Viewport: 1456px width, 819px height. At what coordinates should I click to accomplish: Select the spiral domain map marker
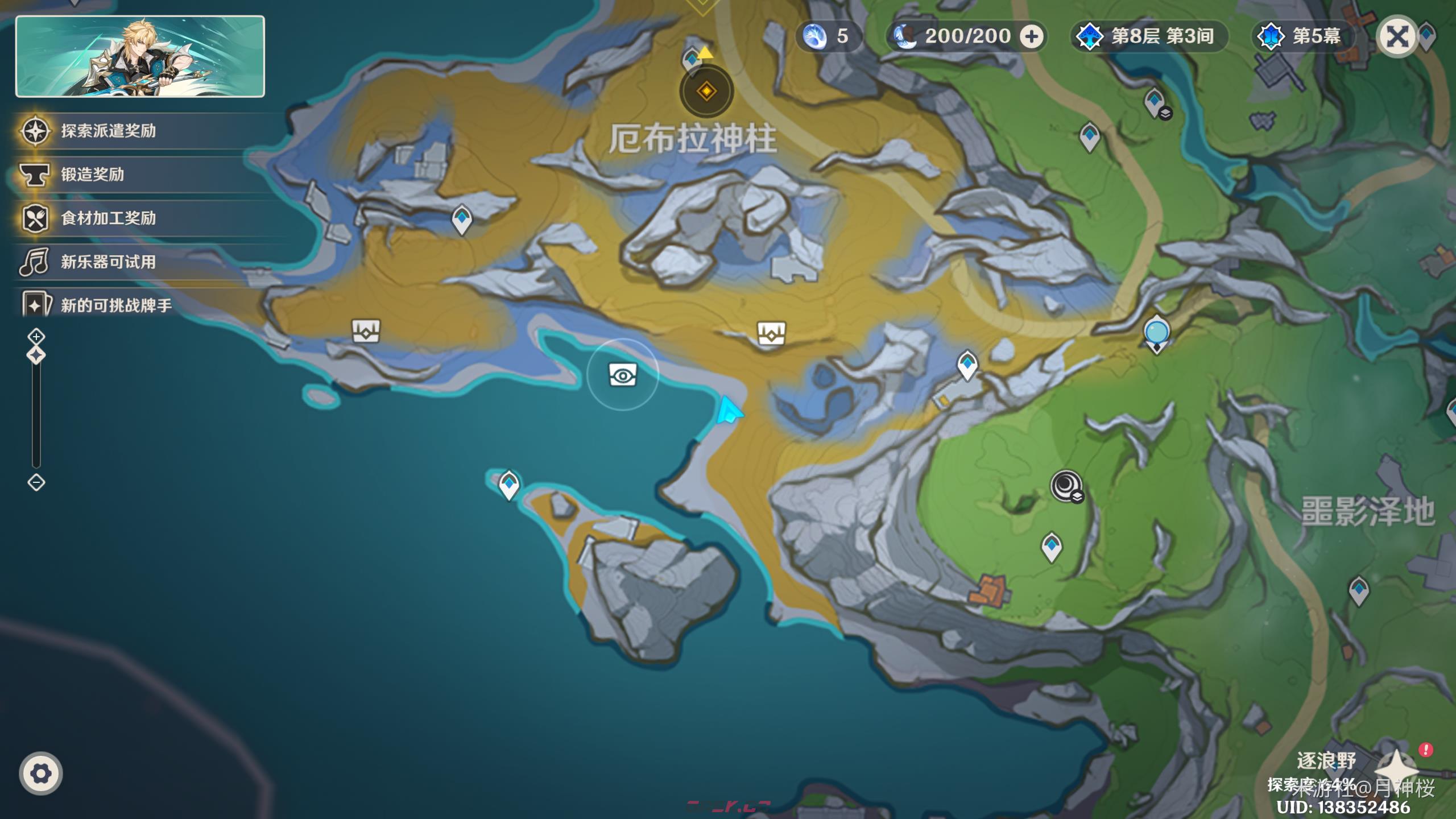pyautogui.click(x=1066, y=486)
